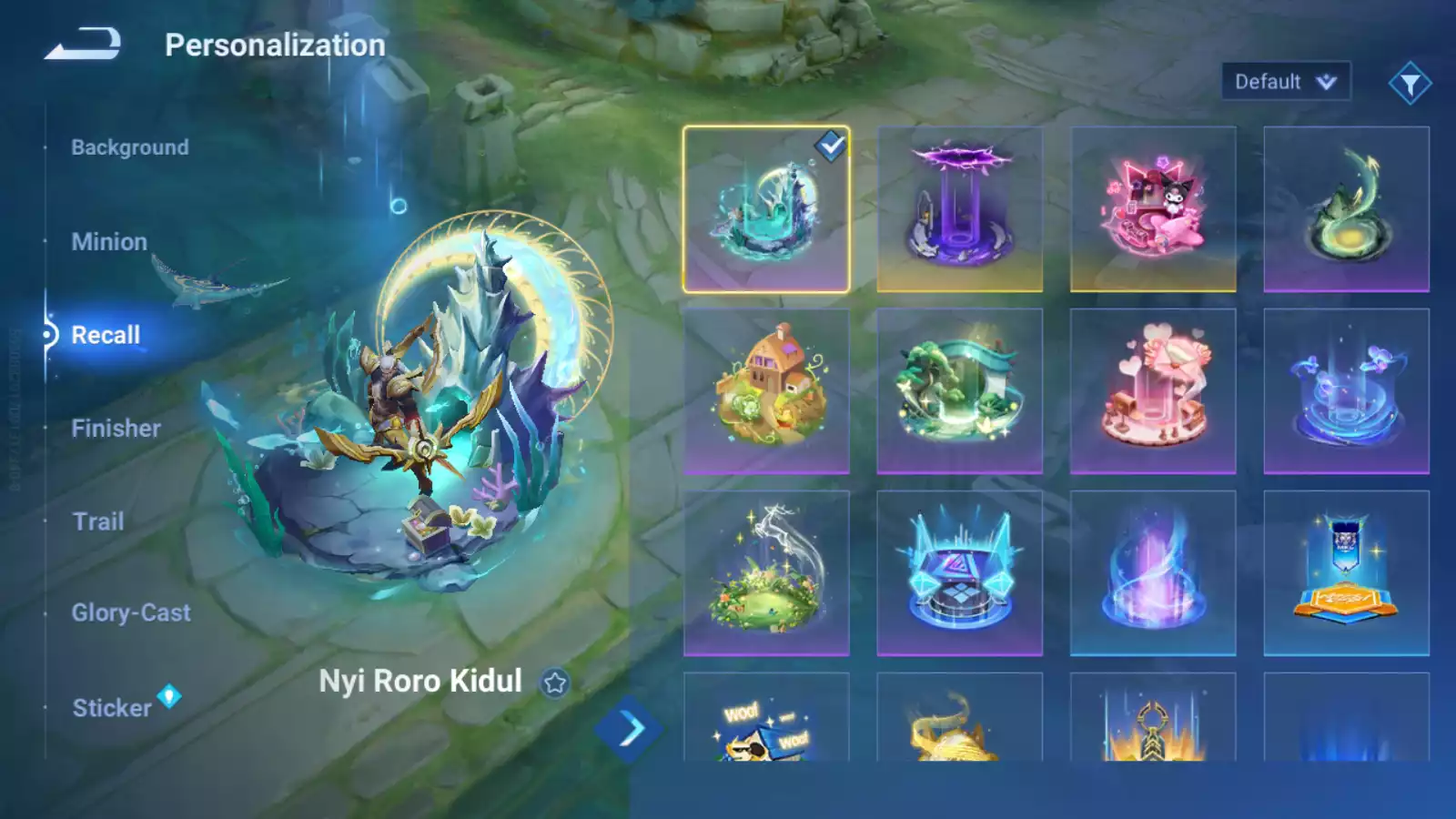Select the Recall category

click(106, 335)
